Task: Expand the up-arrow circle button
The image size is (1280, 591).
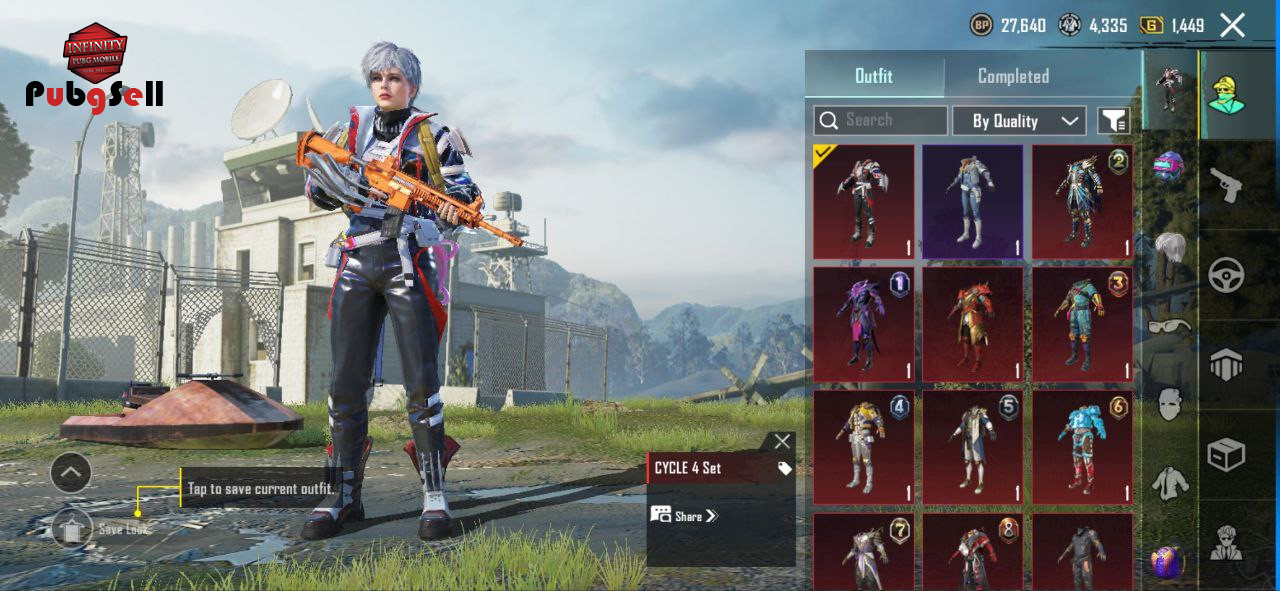Action: (x=71, y=473)
